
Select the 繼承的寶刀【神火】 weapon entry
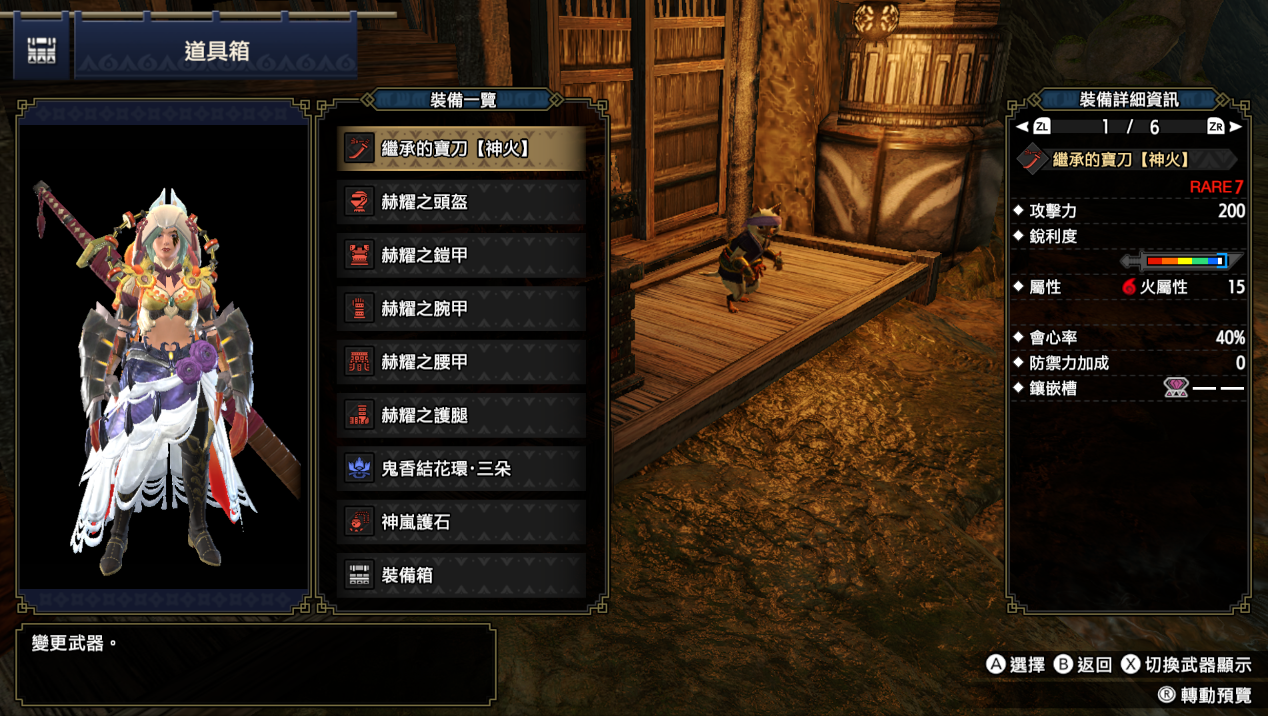461,149
